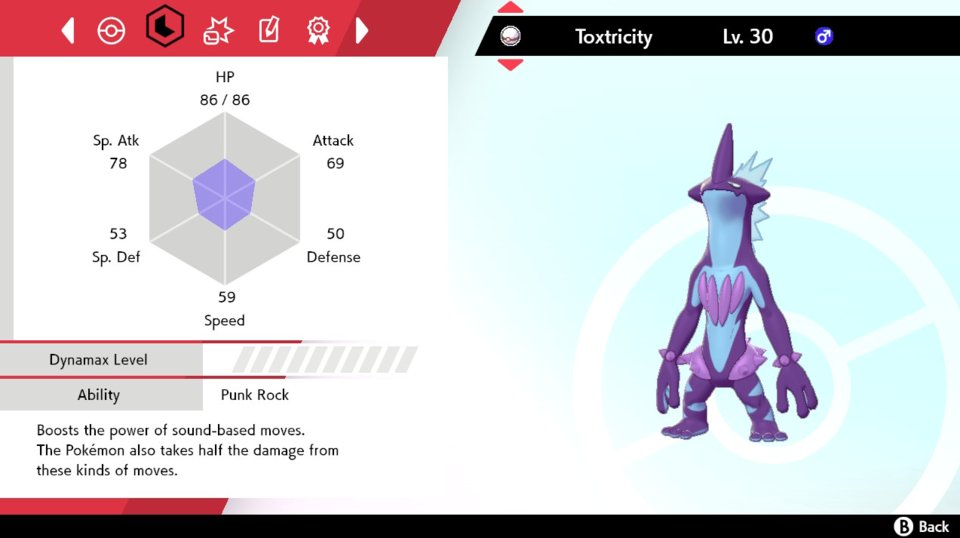Open the Poké Ball general info tab
Viewport: 960px width, 538px height.
click(x=111, y=31)
